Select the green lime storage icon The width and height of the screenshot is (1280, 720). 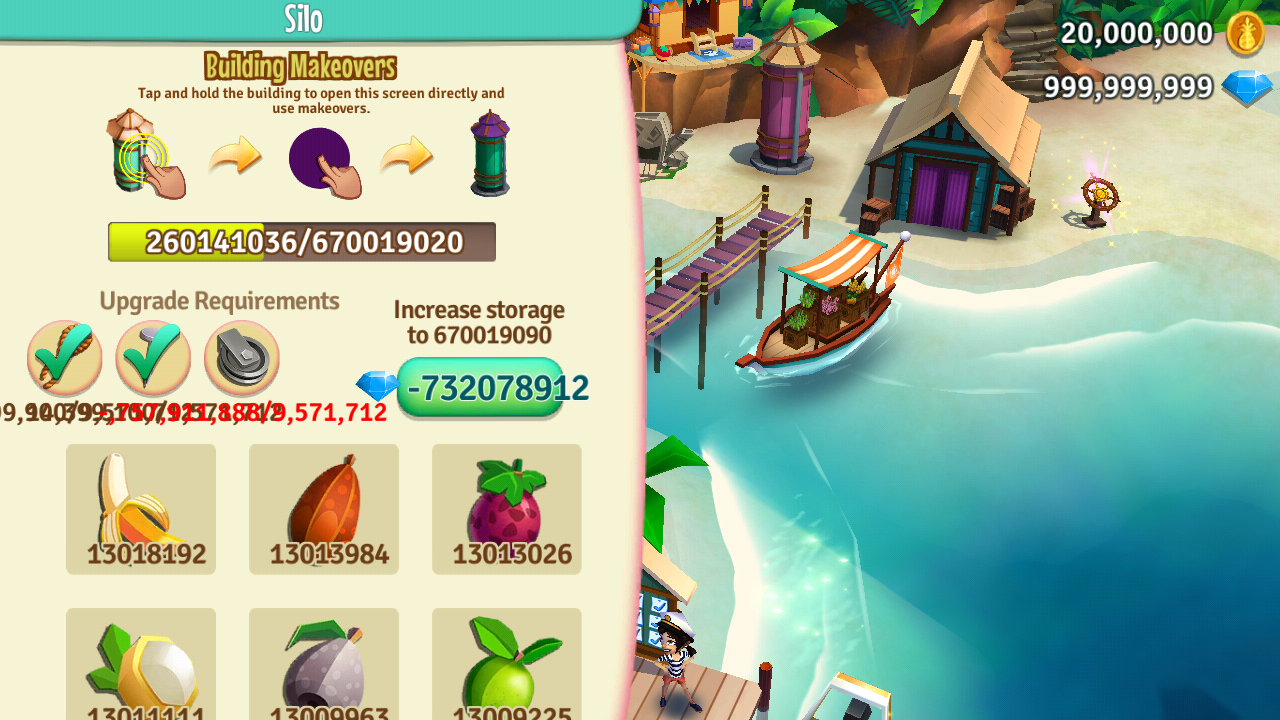point(506,665)
